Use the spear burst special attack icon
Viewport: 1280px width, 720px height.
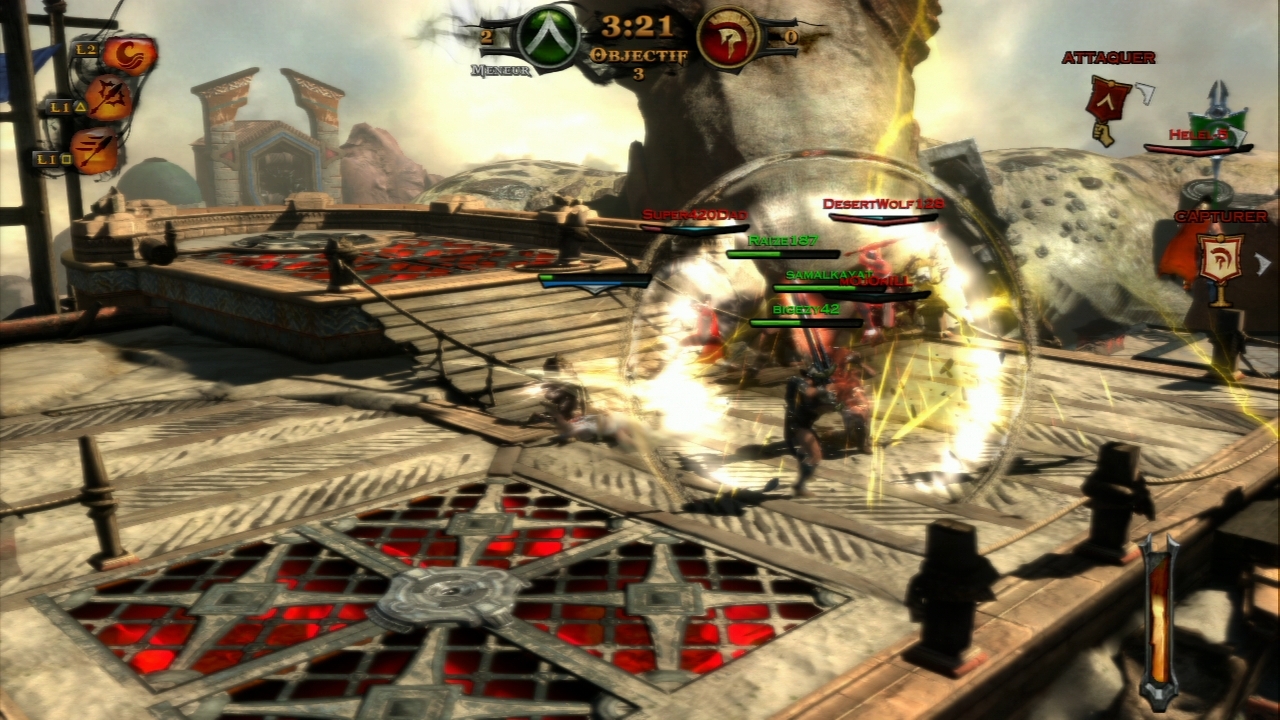(x=109, y=98)
